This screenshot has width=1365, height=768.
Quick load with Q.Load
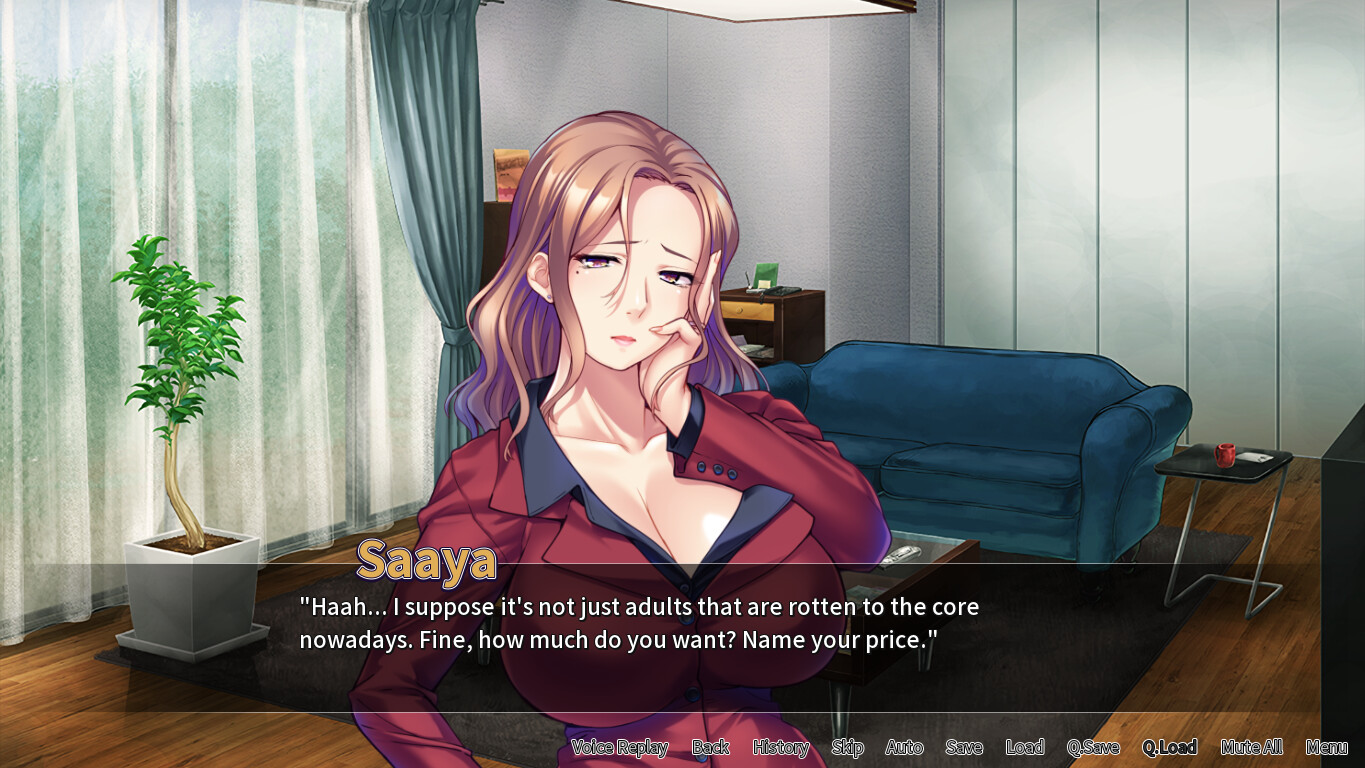tap(1169, 747)
